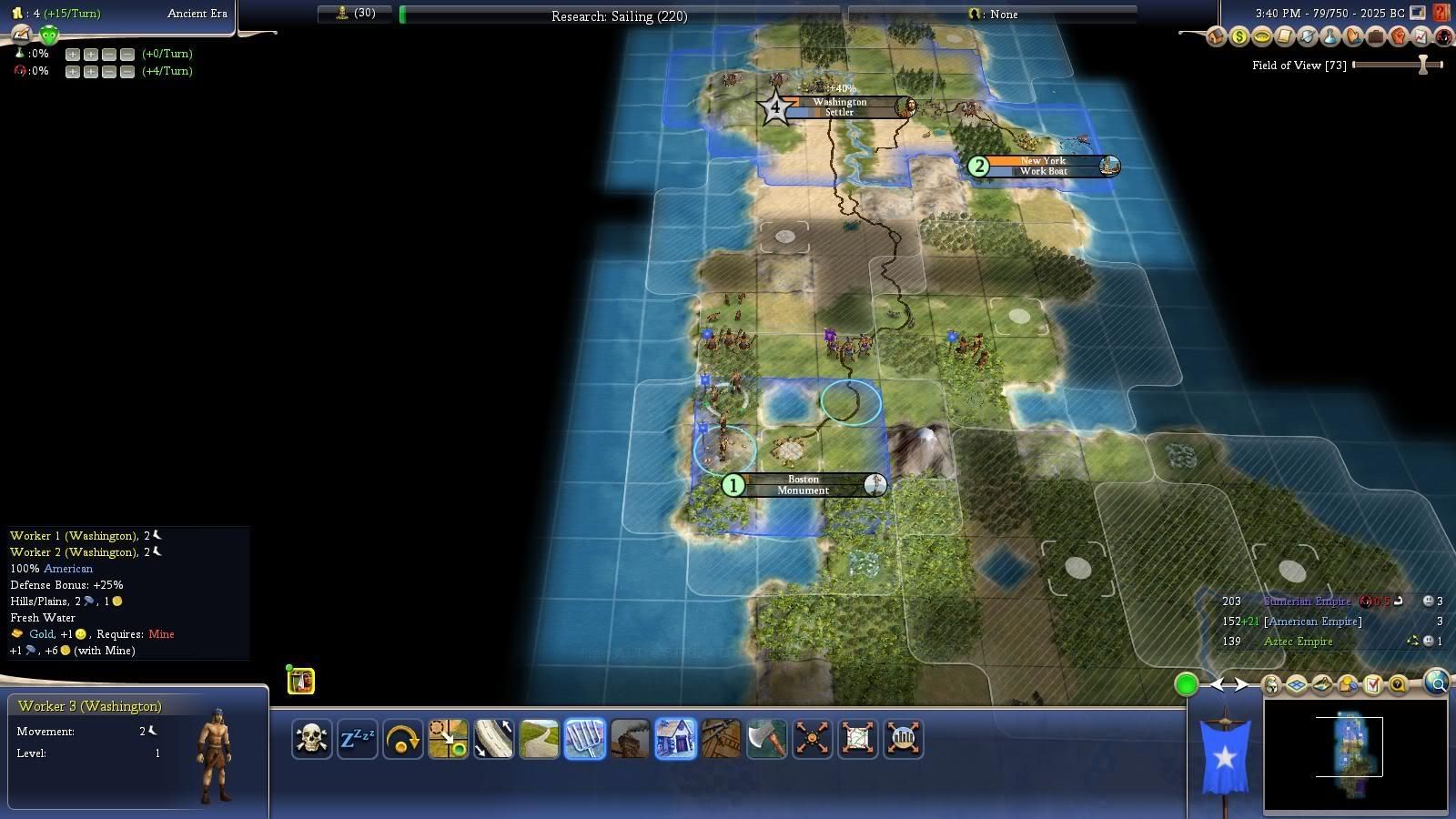Open the Civilopedia question mark book

(1441, 13)
